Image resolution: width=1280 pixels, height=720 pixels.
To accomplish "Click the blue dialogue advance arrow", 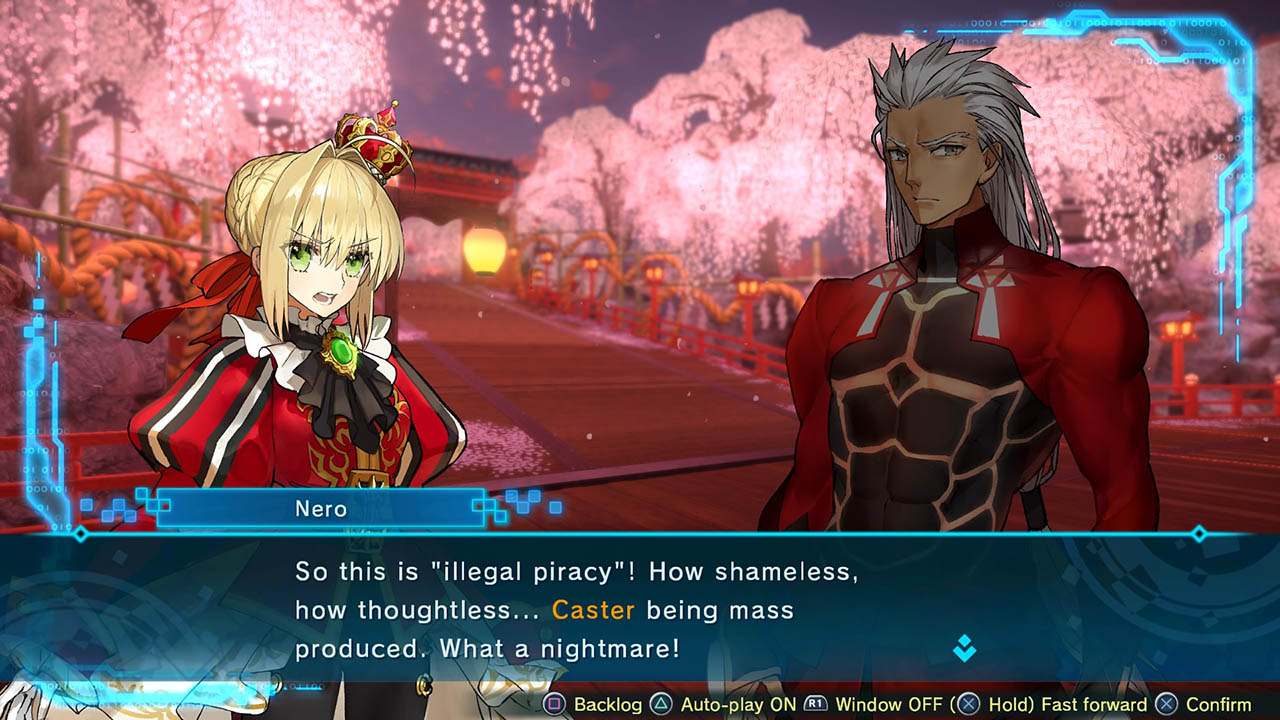I will point(964,649).
